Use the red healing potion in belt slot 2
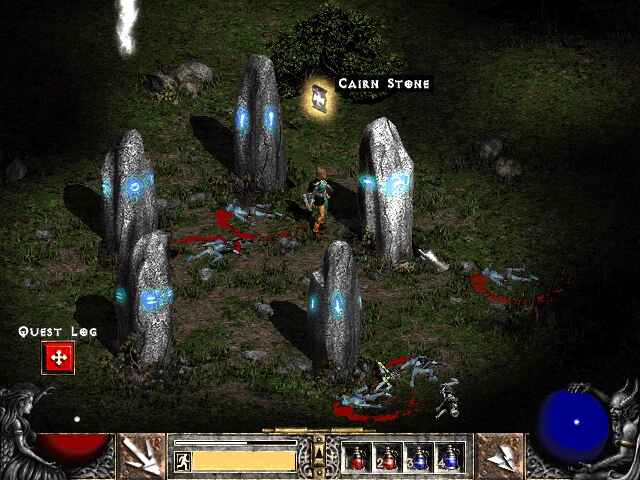This screenshot has height=480, width=640. 388,458
